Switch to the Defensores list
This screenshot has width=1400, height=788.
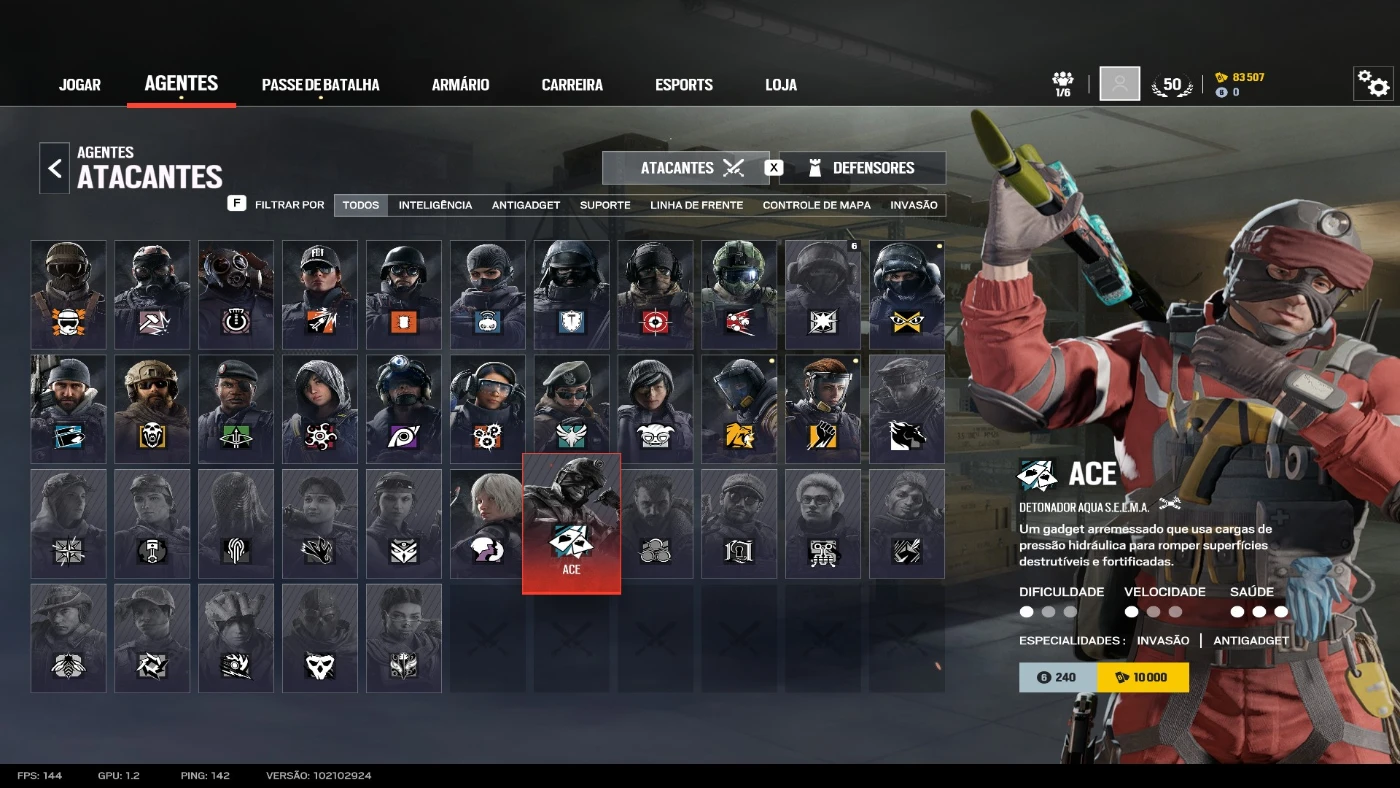coord(862,168)
